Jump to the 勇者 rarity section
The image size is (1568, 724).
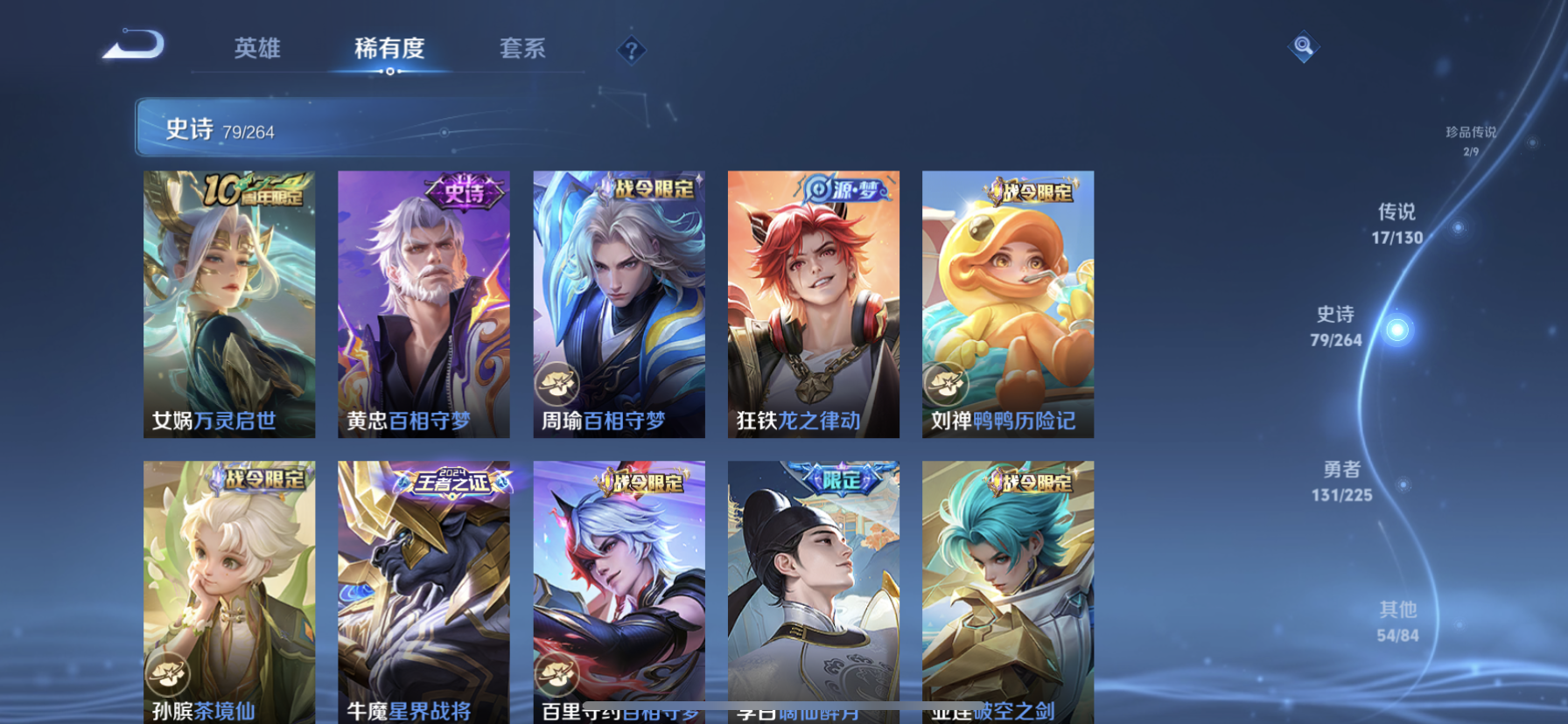coord(1341,481)
